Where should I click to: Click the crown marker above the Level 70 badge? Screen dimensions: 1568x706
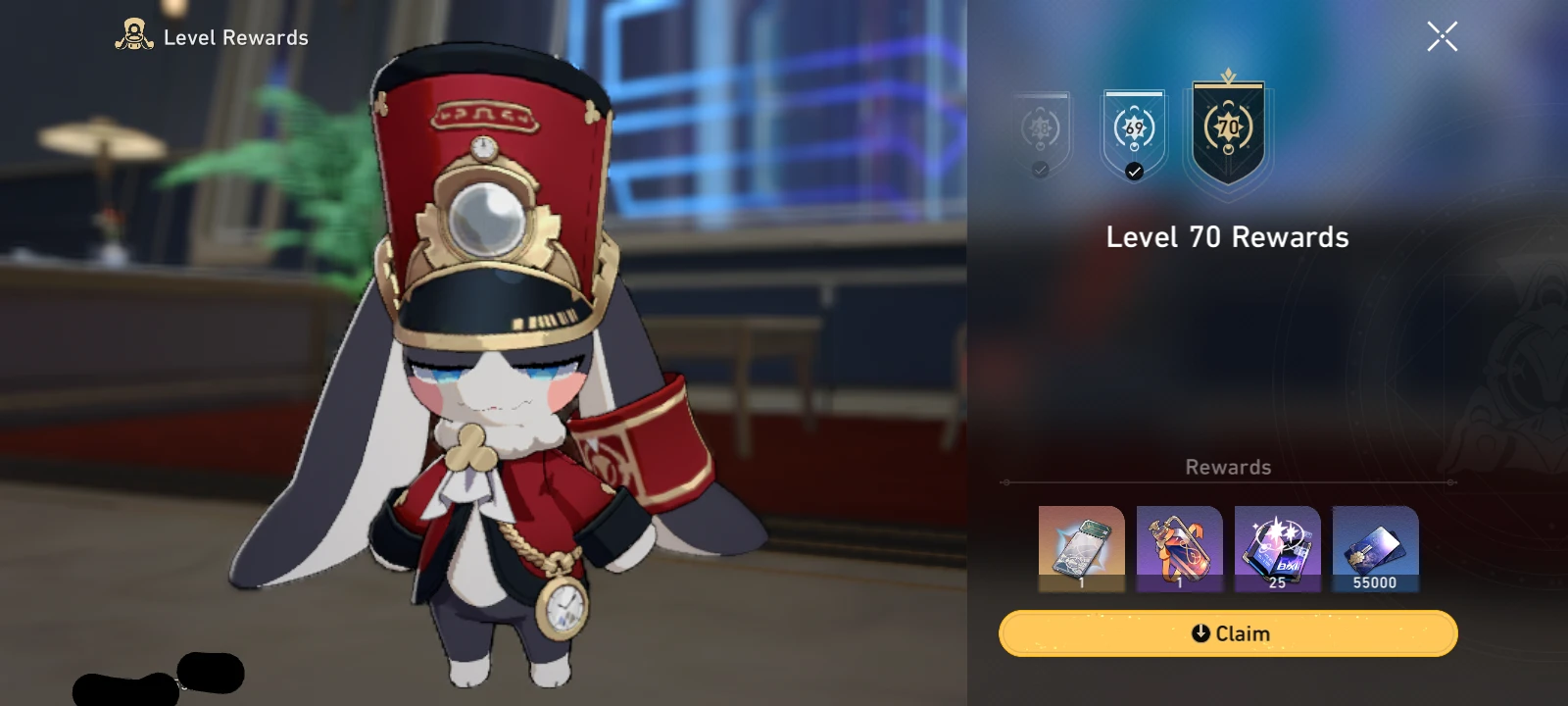pos(1228,74)
